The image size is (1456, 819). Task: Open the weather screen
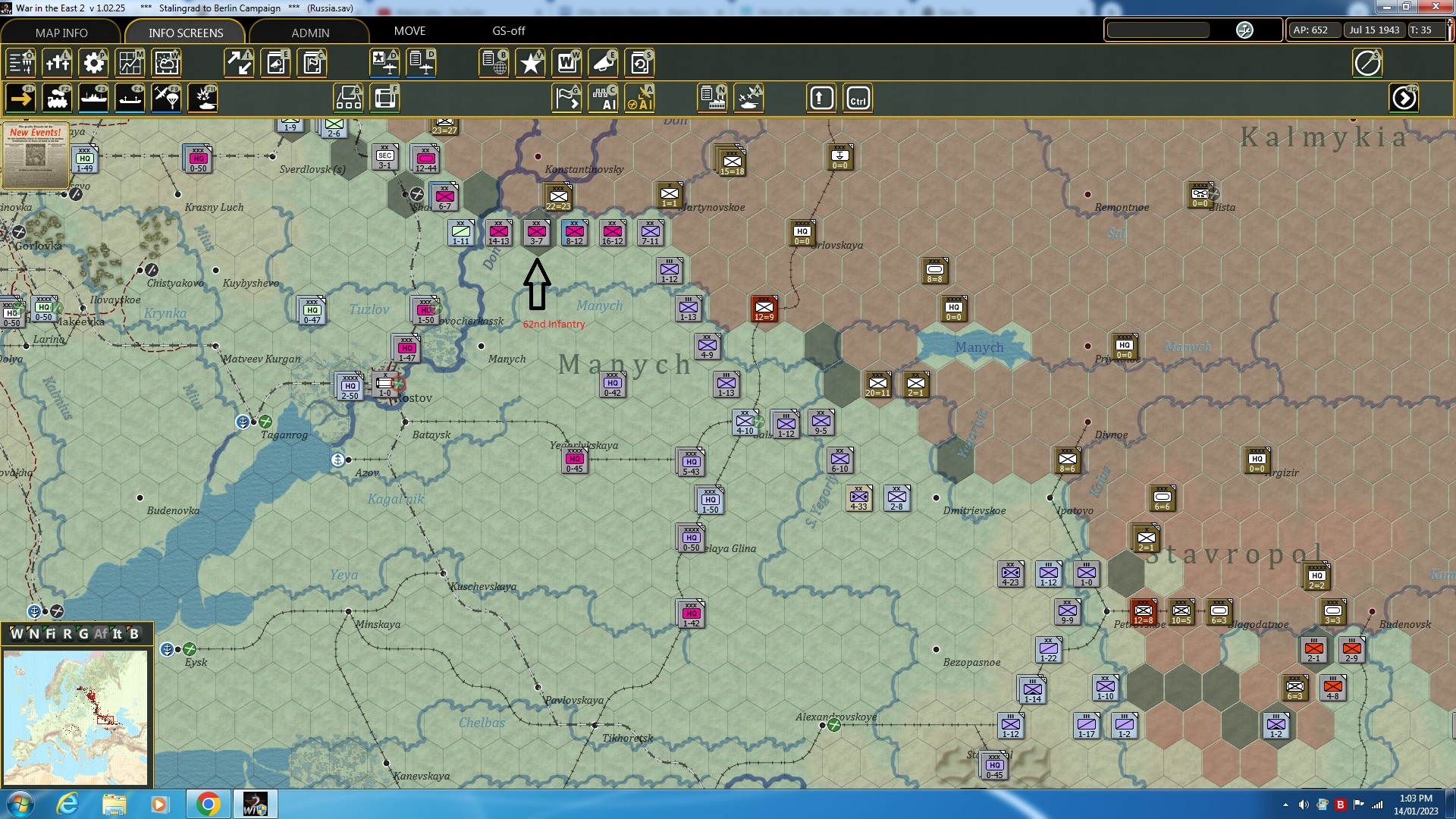(166, 64)
